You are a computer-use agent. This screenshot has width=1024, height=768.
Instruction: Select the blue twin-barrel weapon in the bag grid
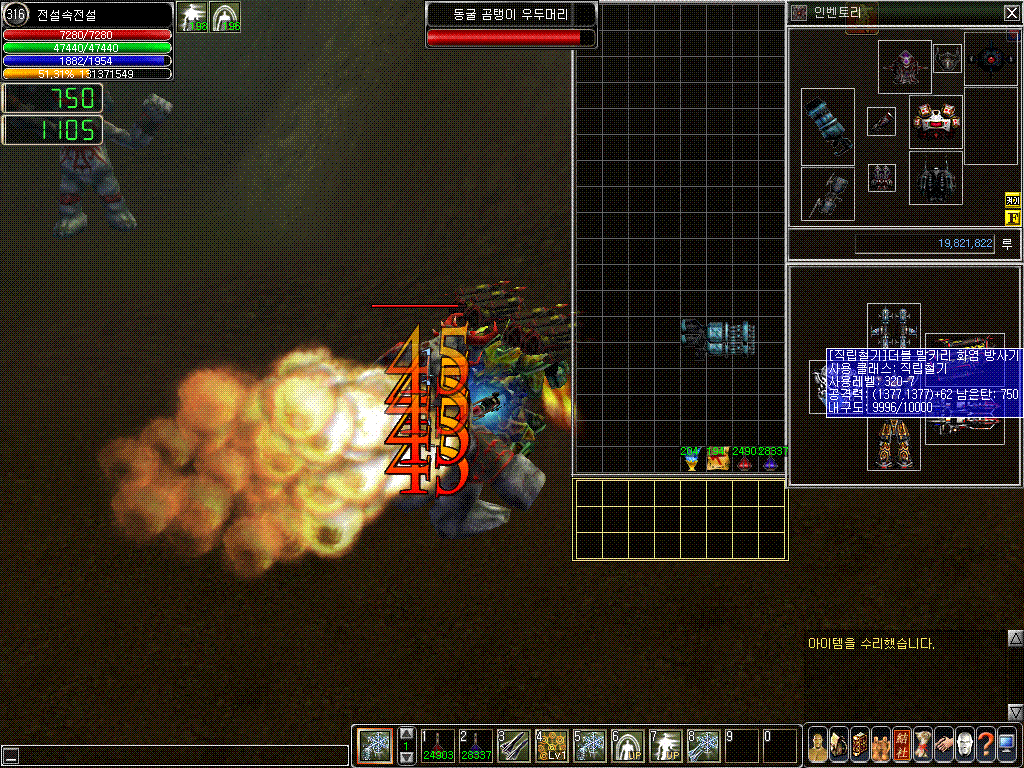coord(717,338)
